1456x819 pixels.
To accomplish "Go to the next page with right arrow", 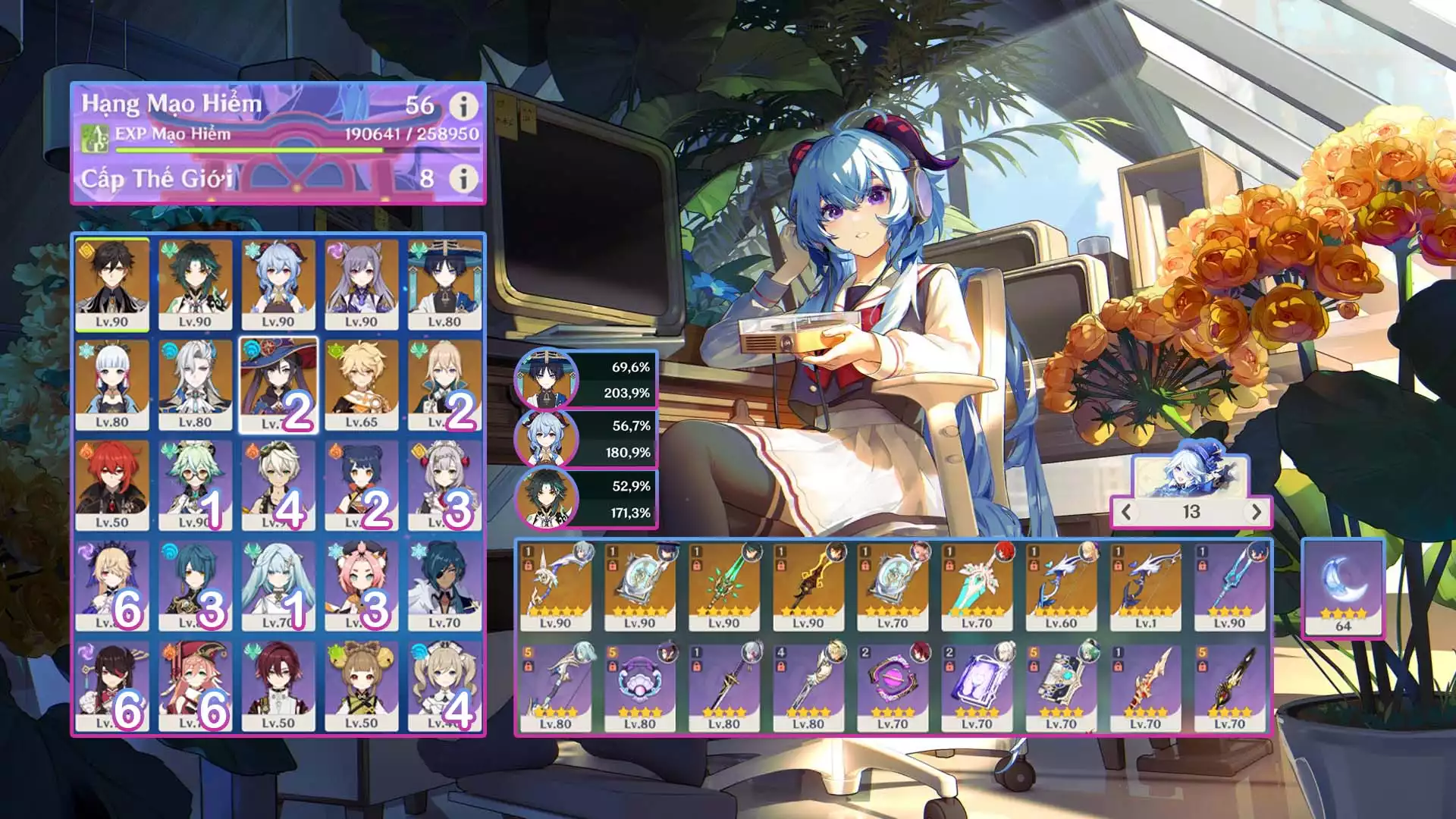I will pyautogui.click(x=1256, y=512).
